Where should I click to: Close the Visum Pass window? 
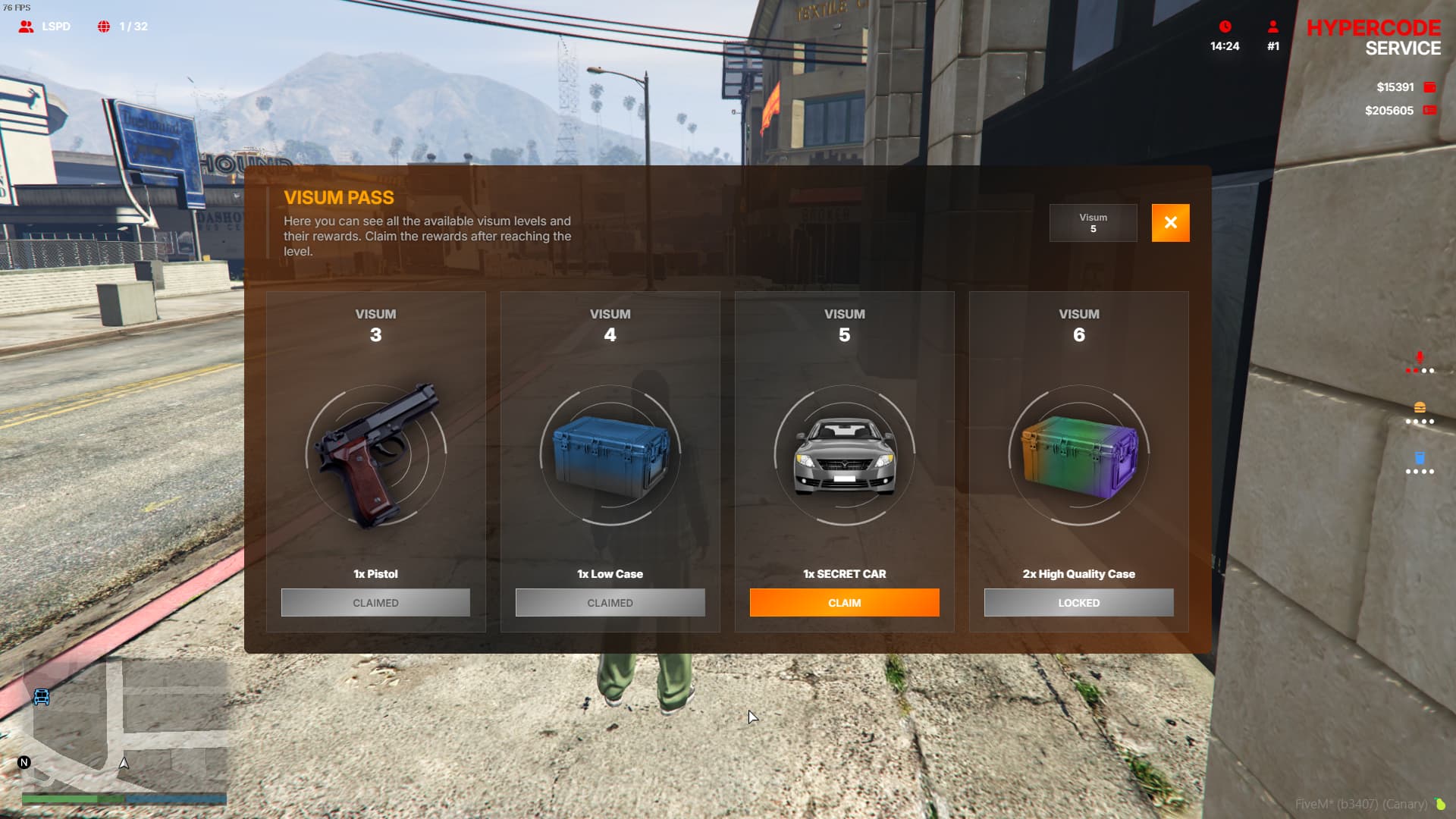point(1170,223)
